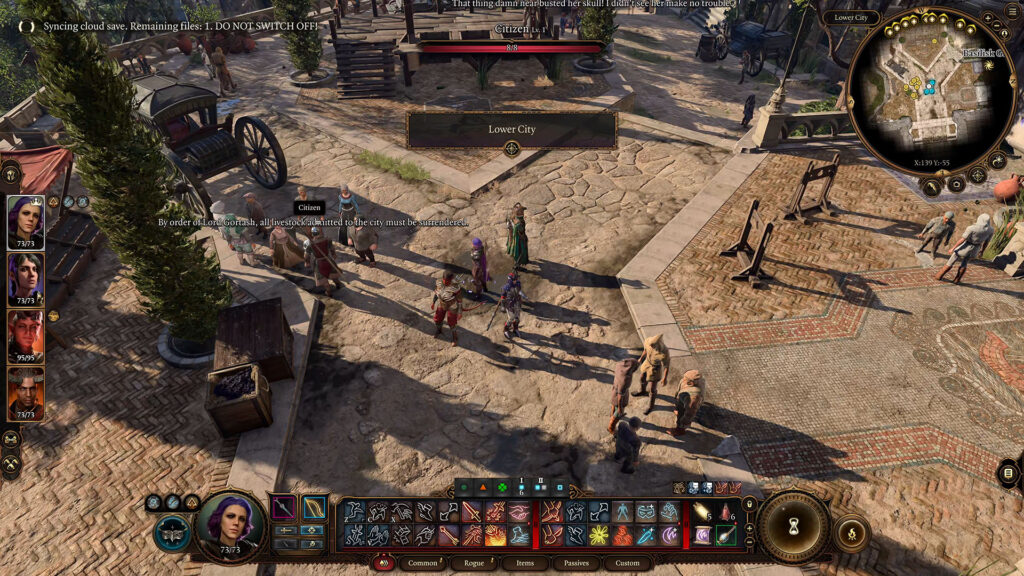Screen dimensions: 1024x576
Task: Use the scroll item in hotbar
Action: pos(701,536)
